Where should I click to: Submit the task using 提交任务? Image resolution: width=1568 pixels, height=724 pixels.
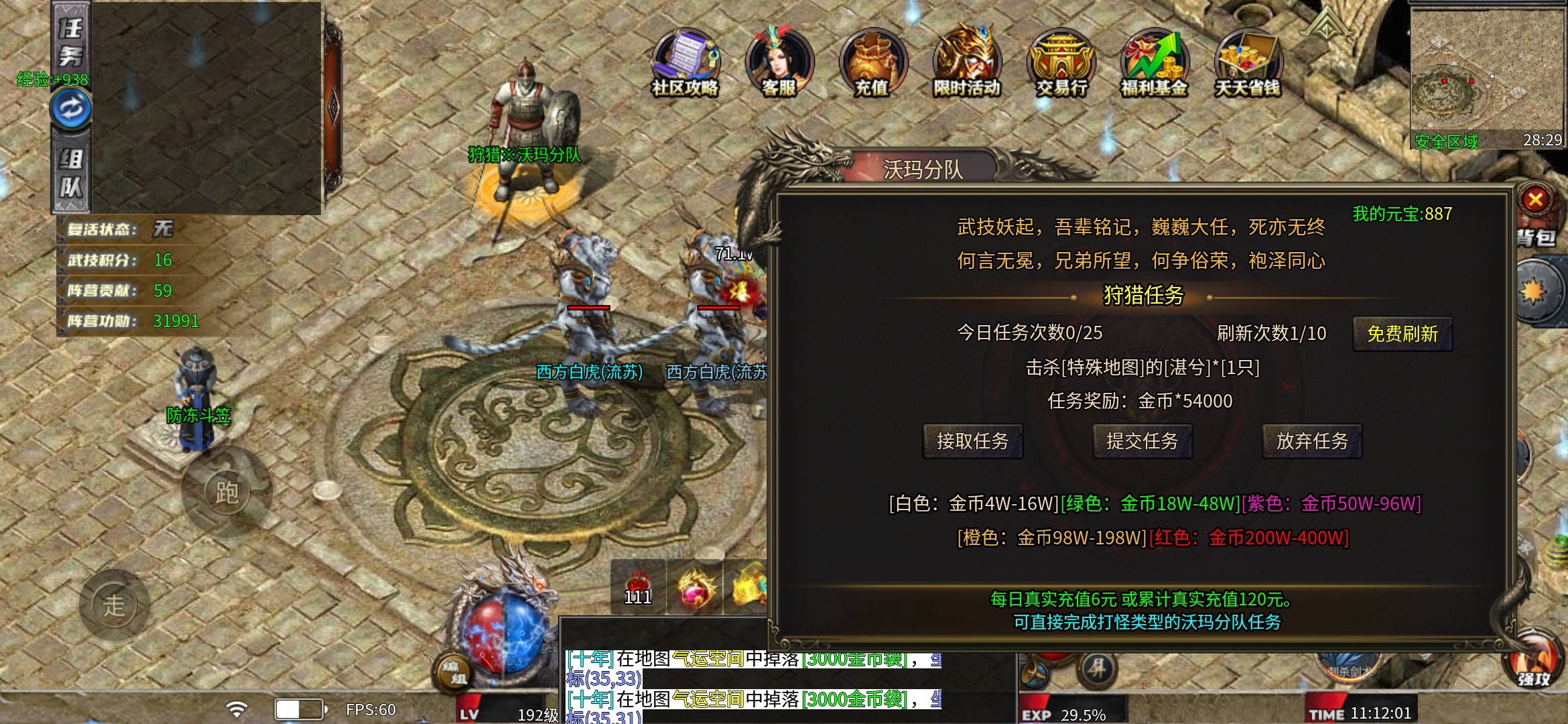point(1142,441)
